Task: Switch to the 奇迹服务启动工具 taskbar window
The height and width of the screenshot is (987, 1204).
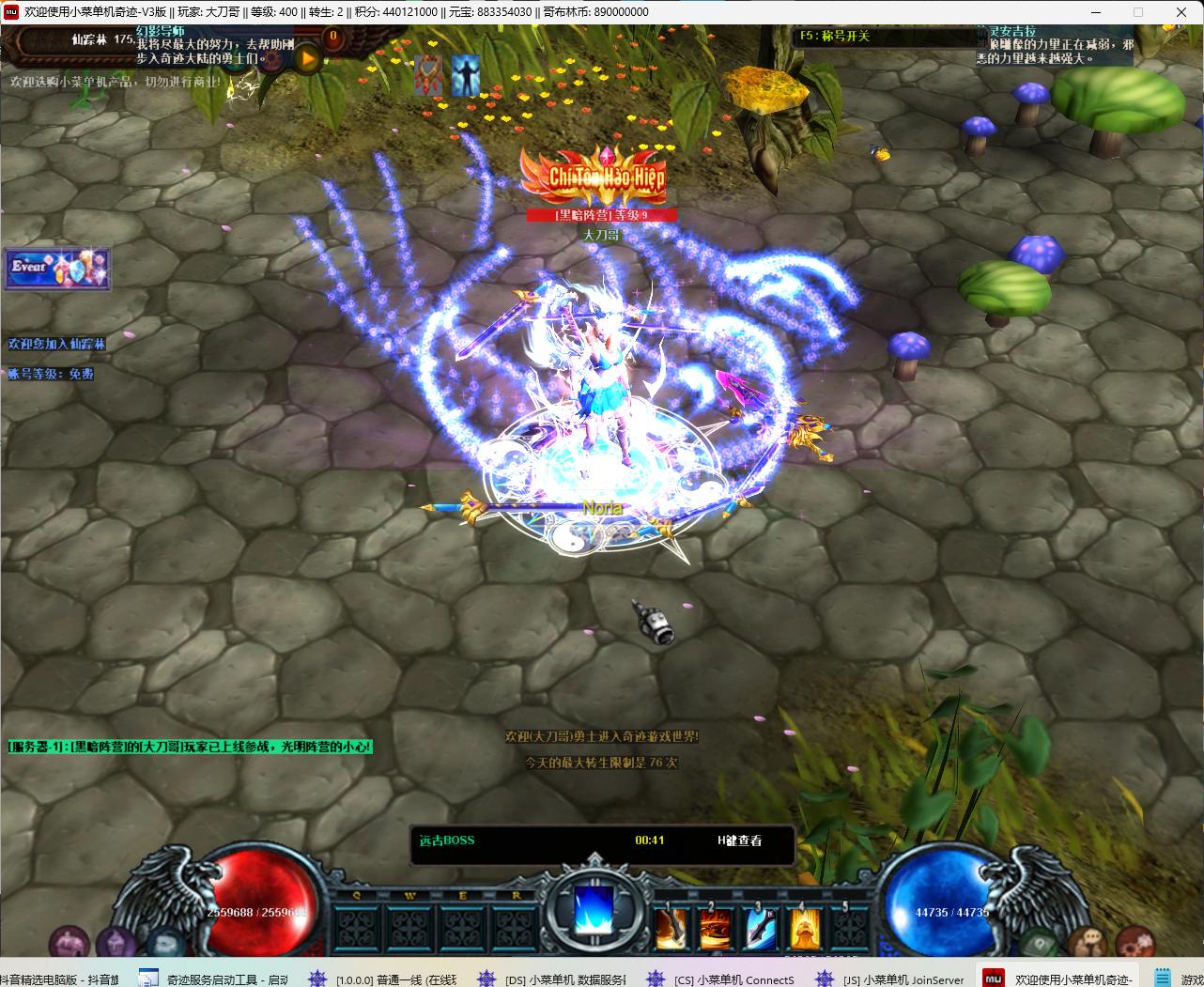Action: pyautogui.click(x=214, y=979)
